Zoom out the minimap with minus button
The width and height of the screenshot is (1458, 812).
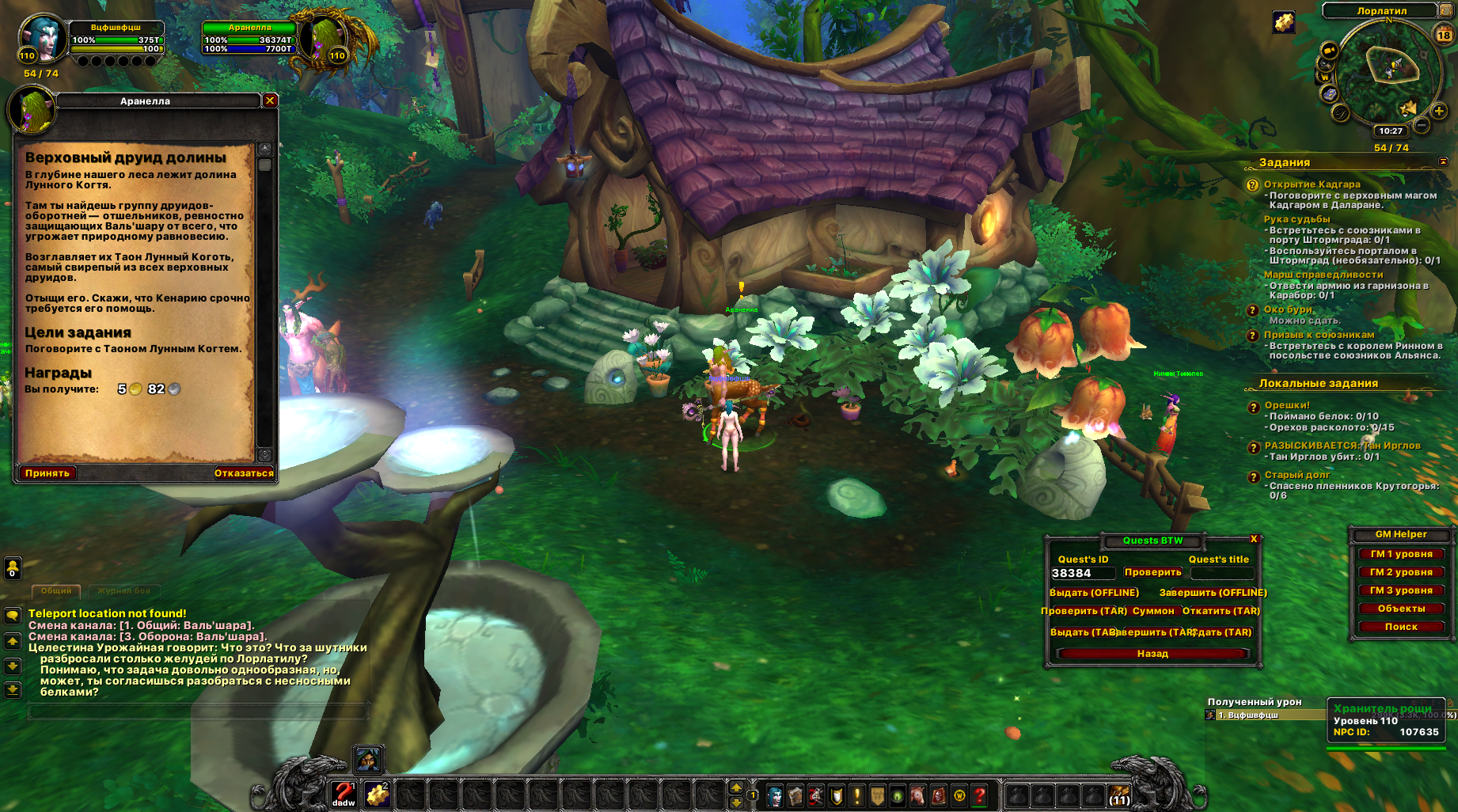(1422, 125)
